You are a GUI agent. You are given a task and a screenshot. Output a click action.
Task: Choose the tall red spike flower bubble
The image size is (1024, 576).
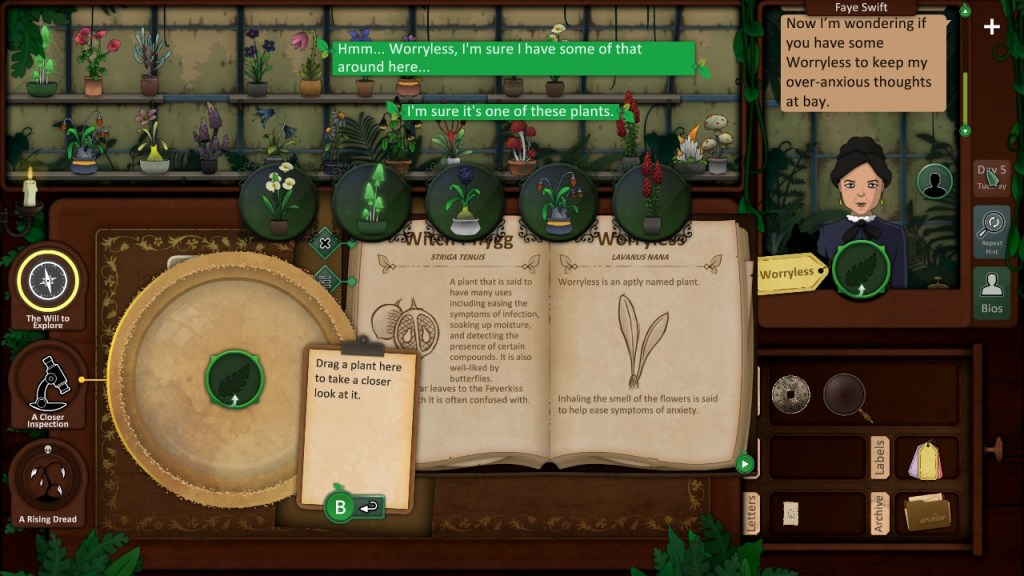(x=652, y=201)
